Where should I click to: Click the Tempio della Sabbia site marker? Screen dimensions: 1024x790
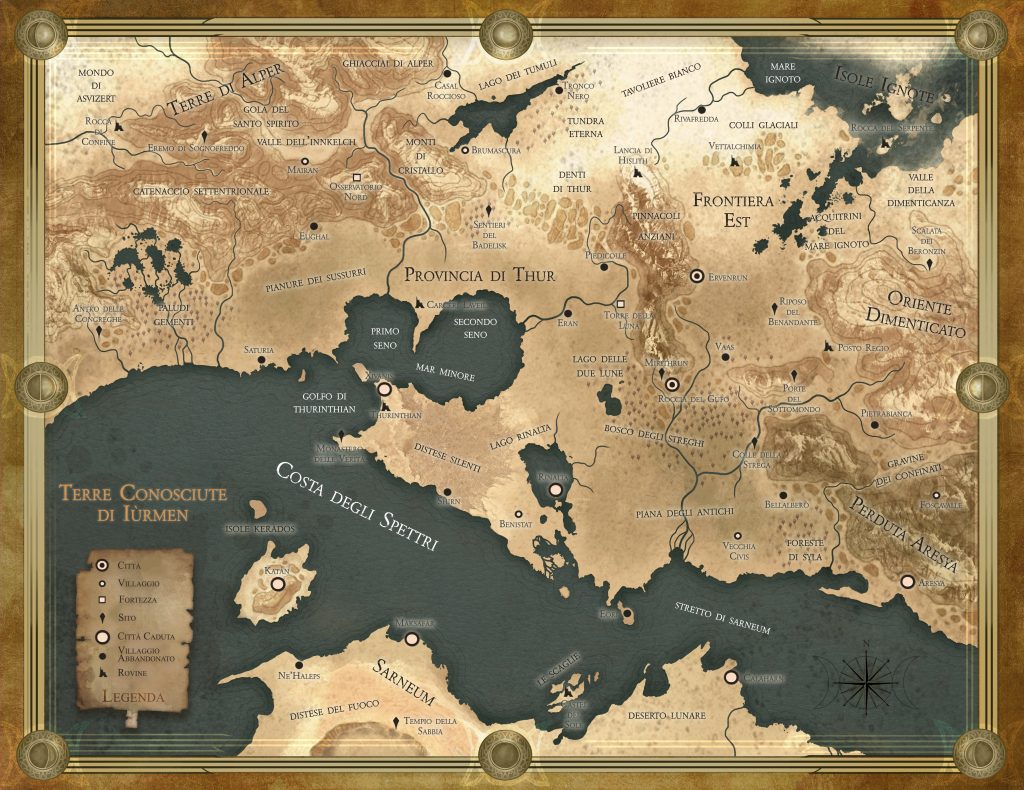[x=403, y=722]
